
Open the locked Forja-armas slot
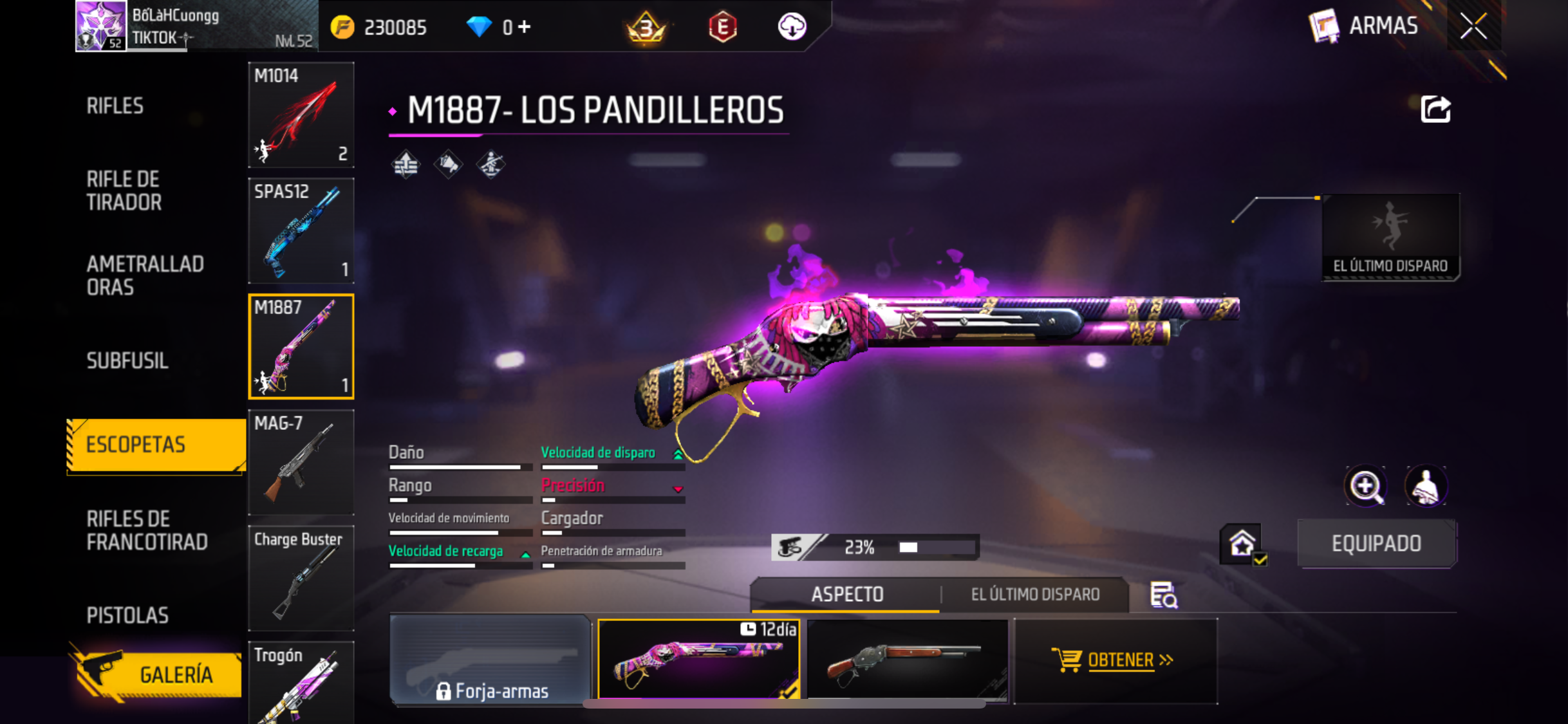[x=490, y=660]
